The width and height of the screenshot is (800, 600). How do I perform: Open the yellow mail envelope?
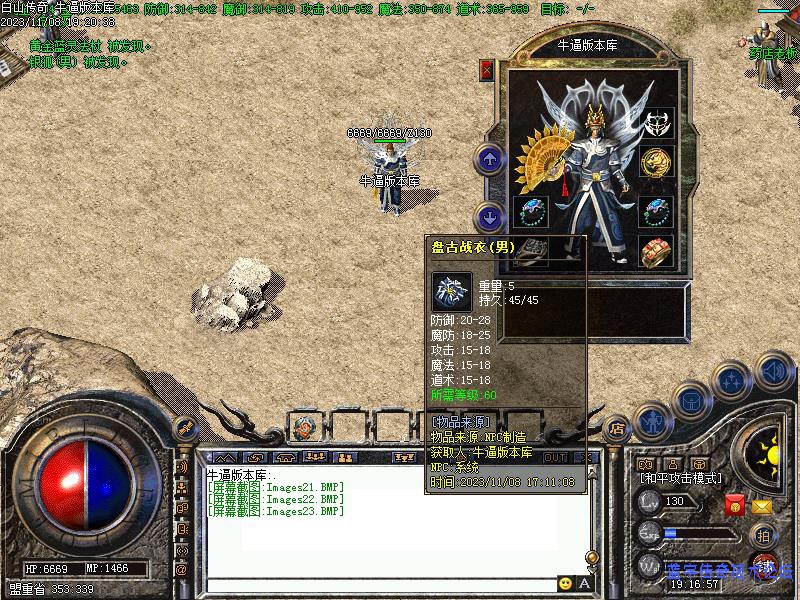(x=763, y=506)
